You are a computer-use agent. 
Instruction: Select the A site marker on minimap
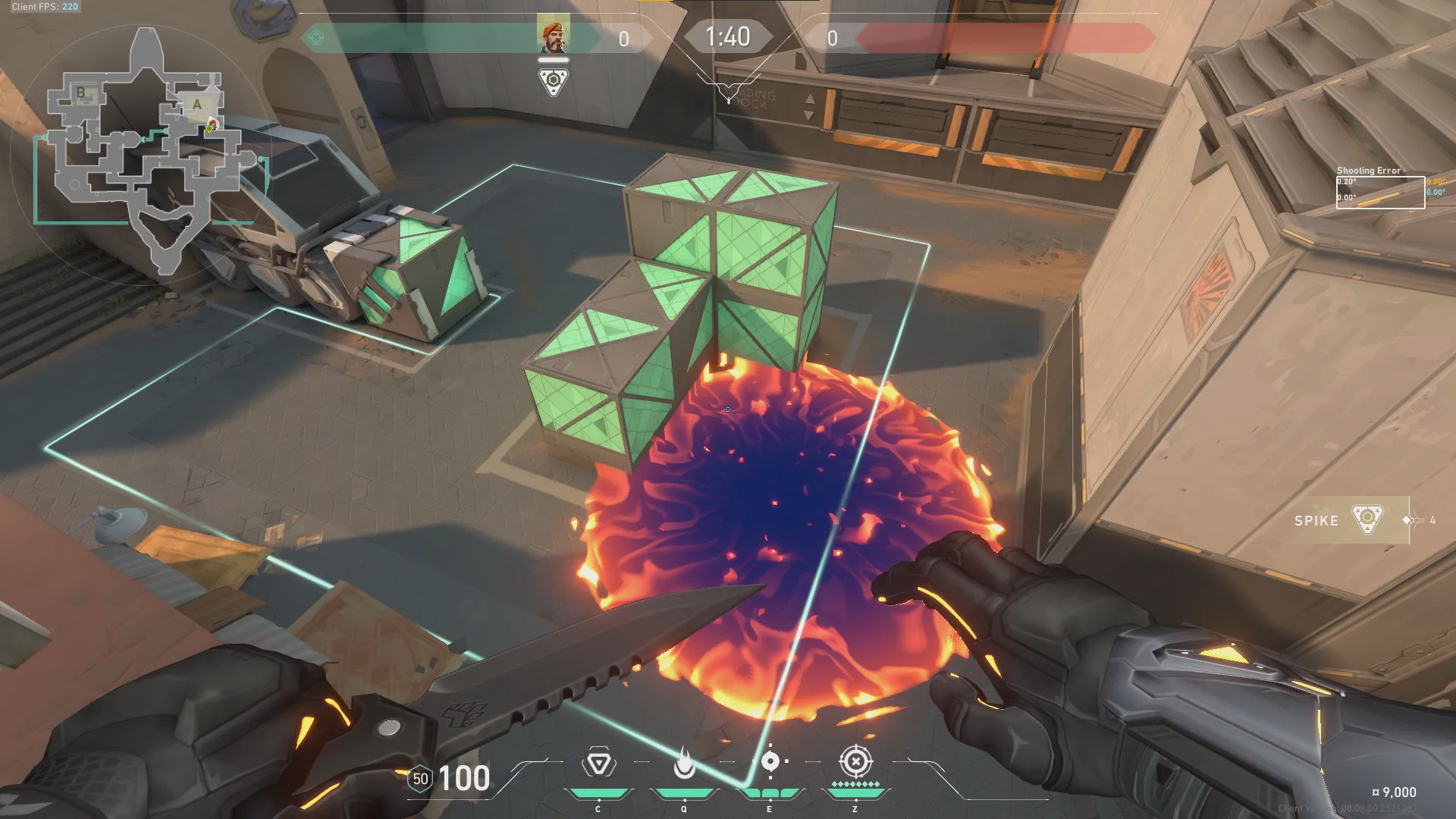coord(197,105)
